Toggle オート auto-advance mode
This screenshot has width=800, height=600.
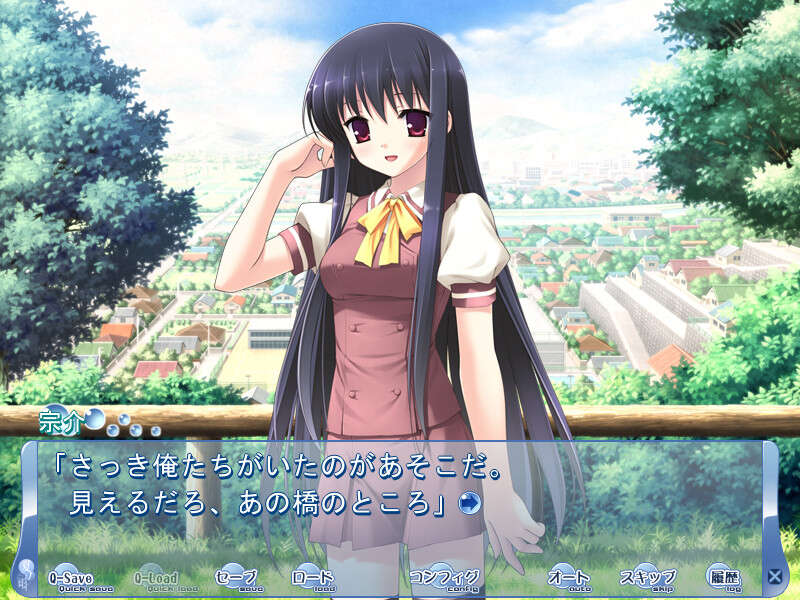pos(569,578)
